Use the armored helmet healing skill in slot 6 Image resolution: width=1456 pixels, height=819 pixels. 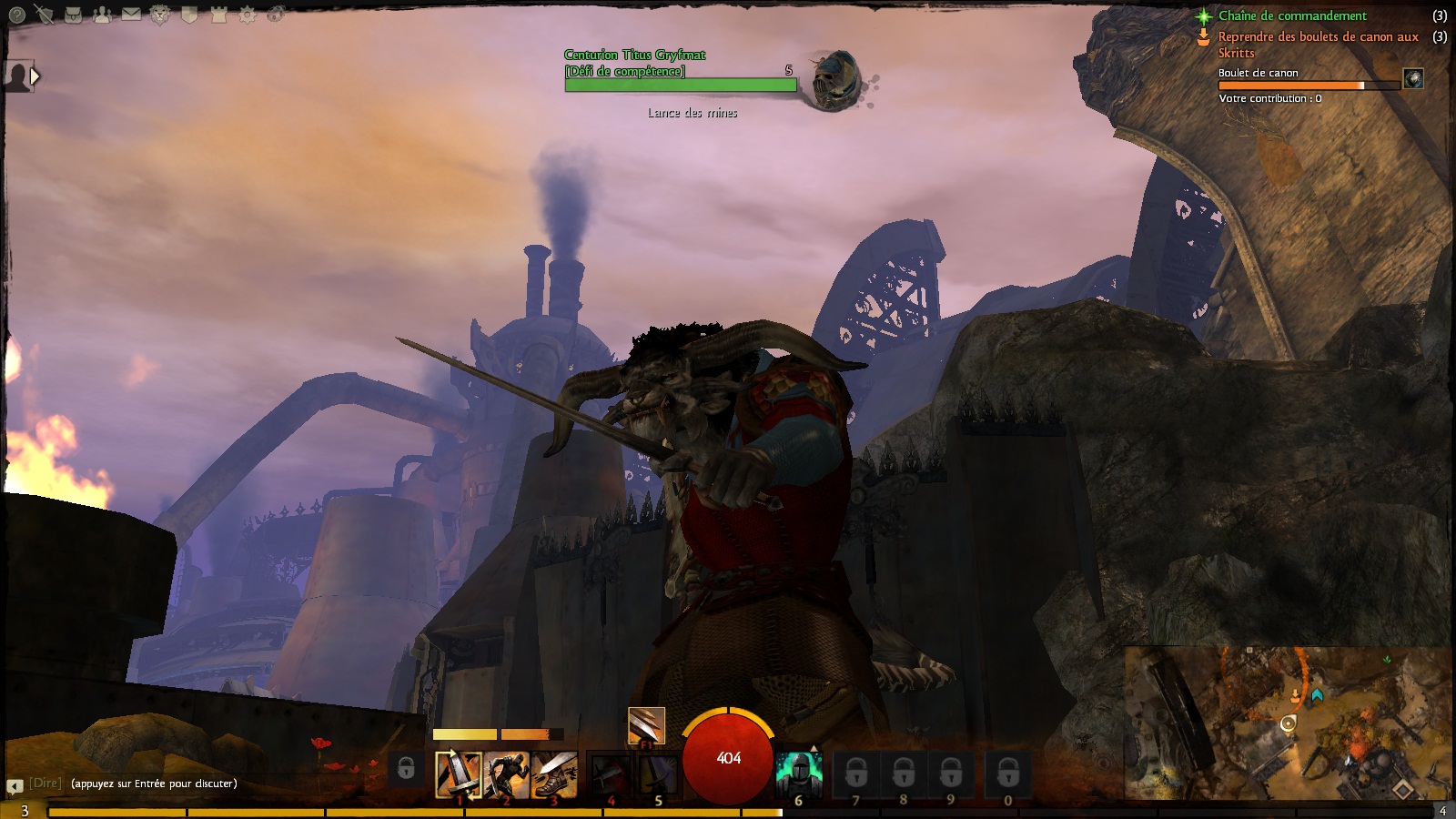coord(798,774)
